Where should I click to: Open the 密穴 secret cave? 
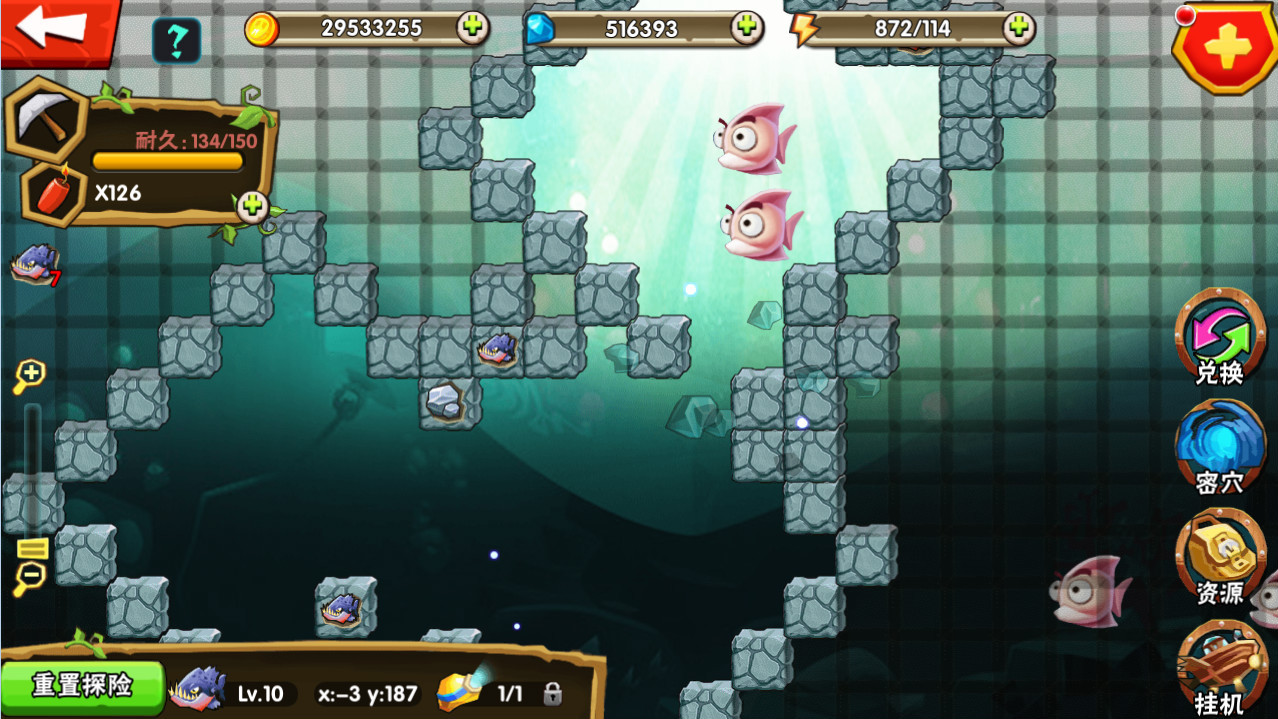[x=1219, y=448]
